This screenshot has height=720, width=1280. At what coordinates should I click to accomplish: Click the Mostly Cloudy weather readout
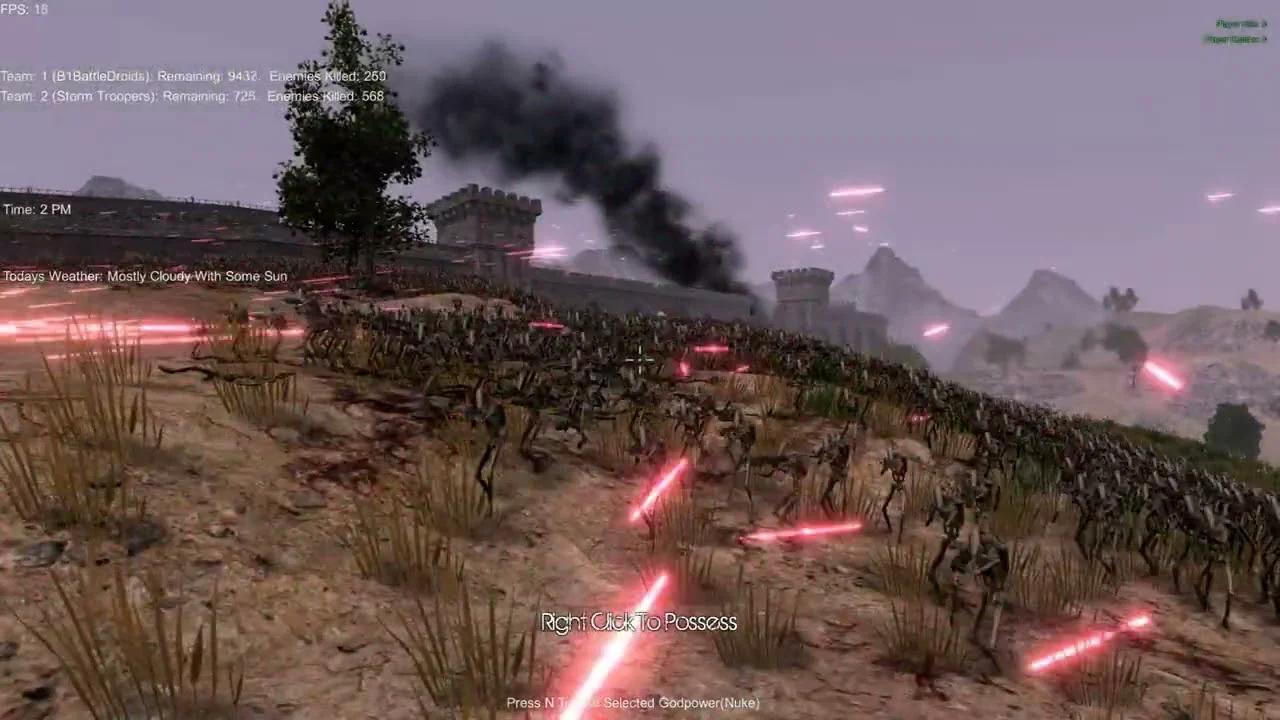pyautogui.click(x=143, y=276)
